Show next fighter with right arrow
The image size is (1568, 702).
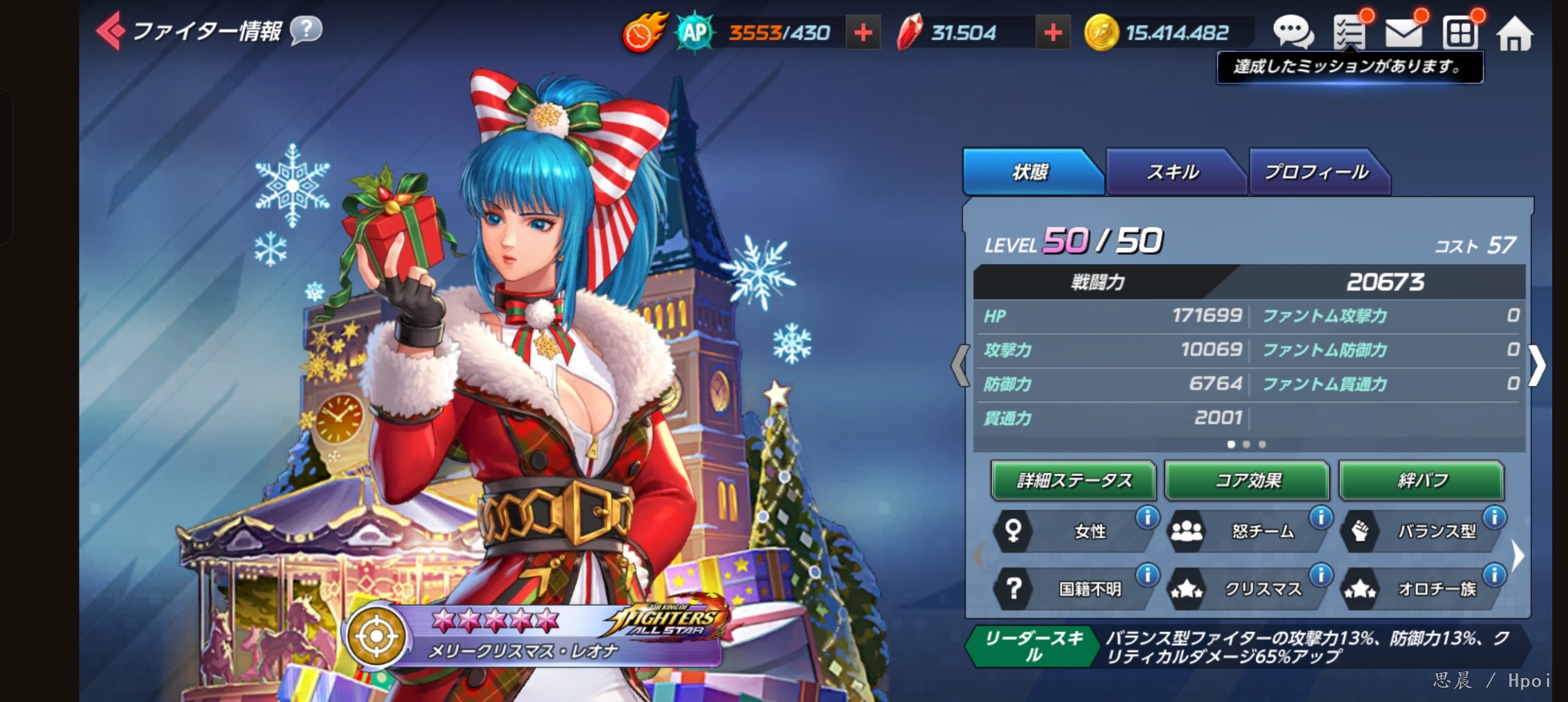(1537, 365)
